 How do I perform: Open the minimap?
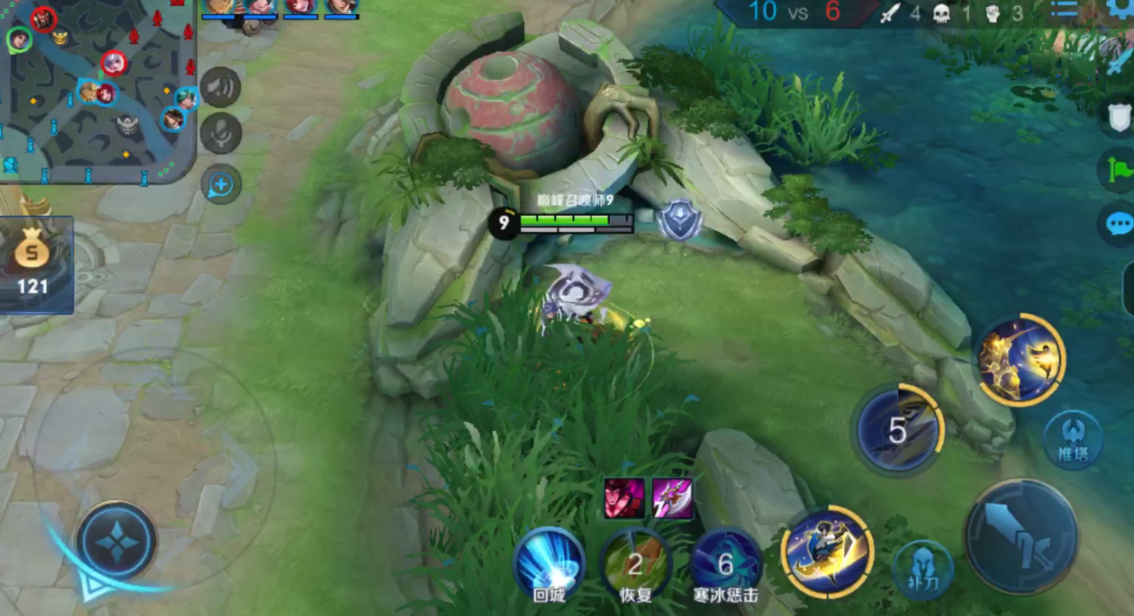(97, 90)
